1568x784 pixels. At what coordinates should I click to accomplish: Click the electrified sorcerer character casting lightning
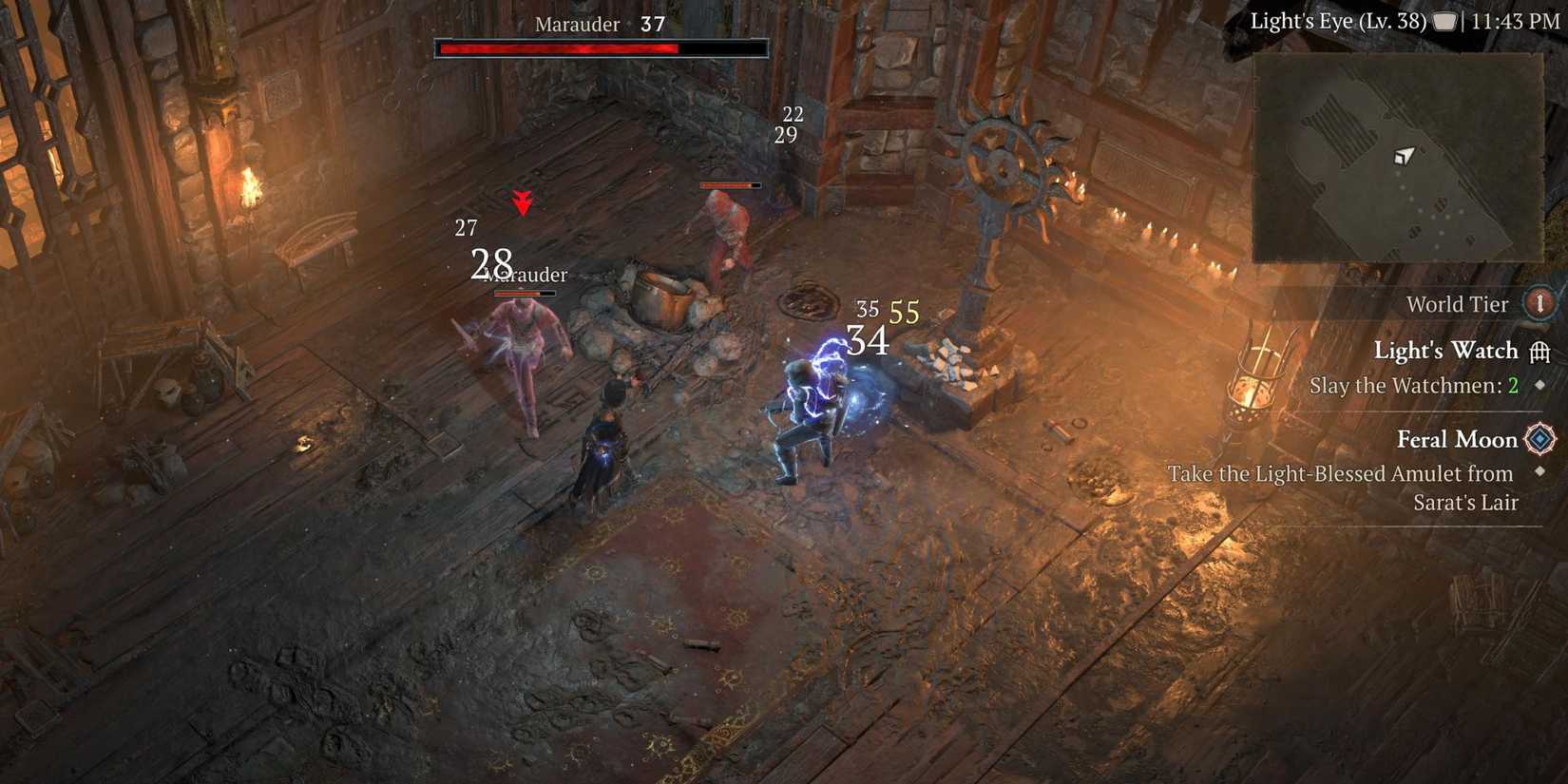pyautogui.click(x=813, y=399)
